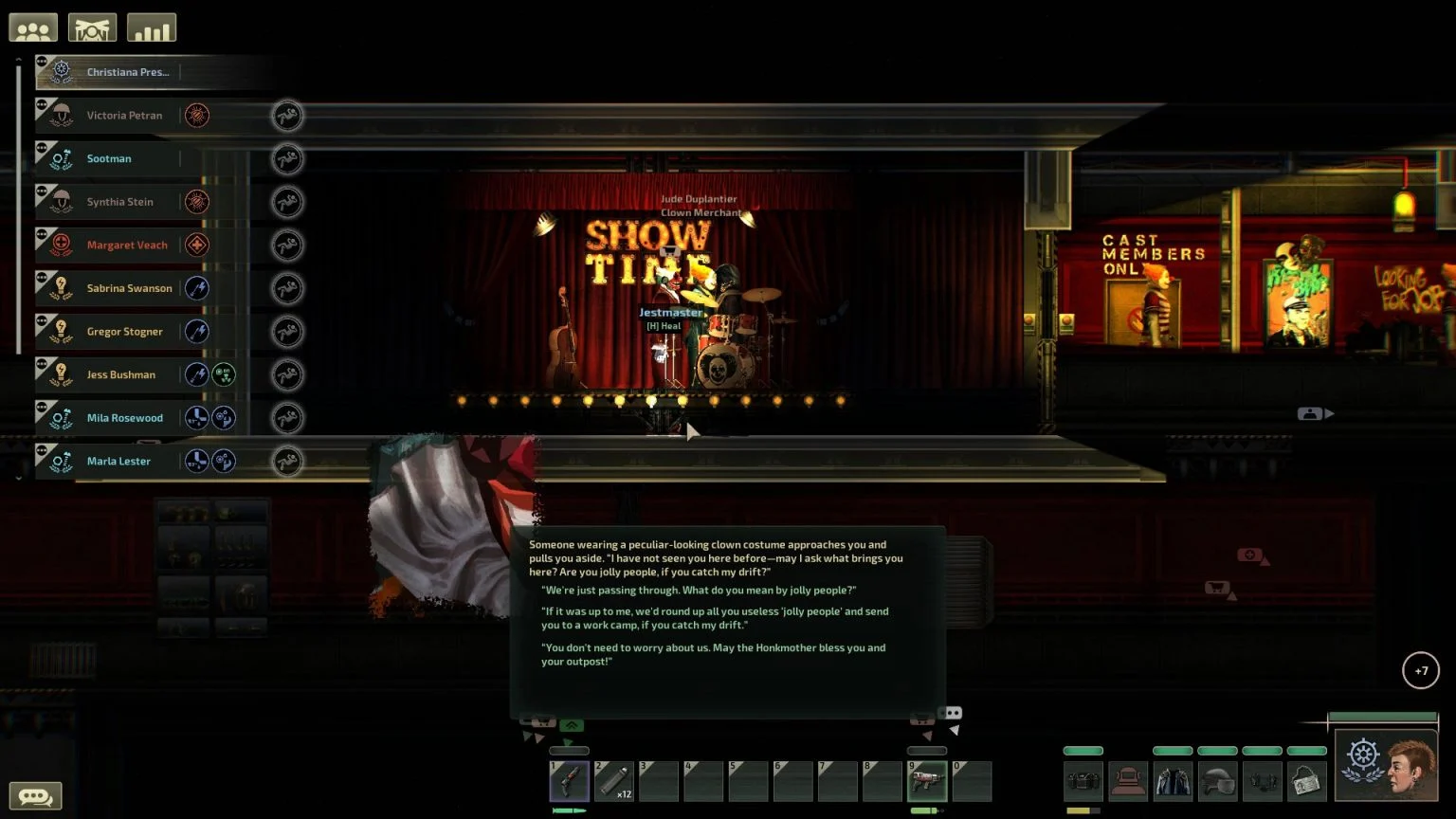1456x819 pixels.
Task: Pick the work camp insult reply
Action: 715,618
